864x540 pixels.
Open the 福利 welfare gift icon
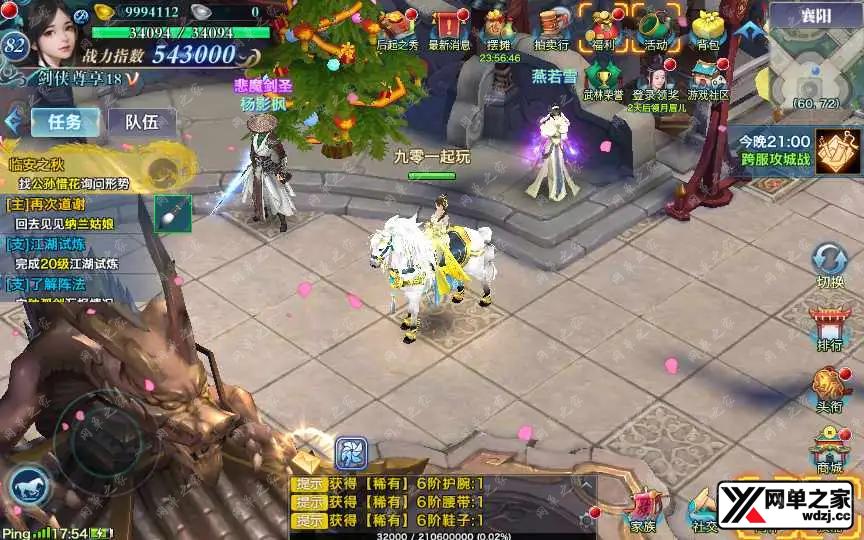pyautogui.click(x=604, y=28)
